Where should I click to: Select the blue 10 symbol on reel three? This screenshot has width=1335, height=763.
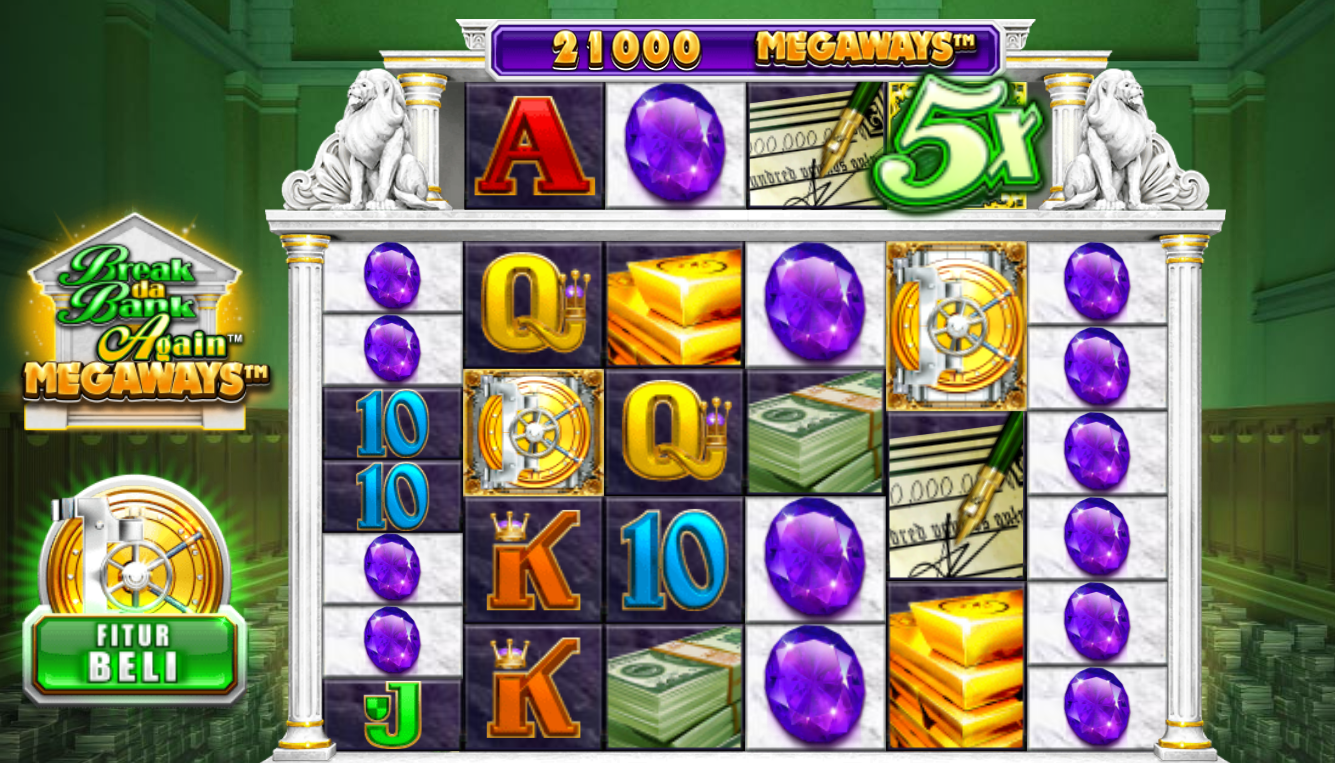click(x=675, y=560)
